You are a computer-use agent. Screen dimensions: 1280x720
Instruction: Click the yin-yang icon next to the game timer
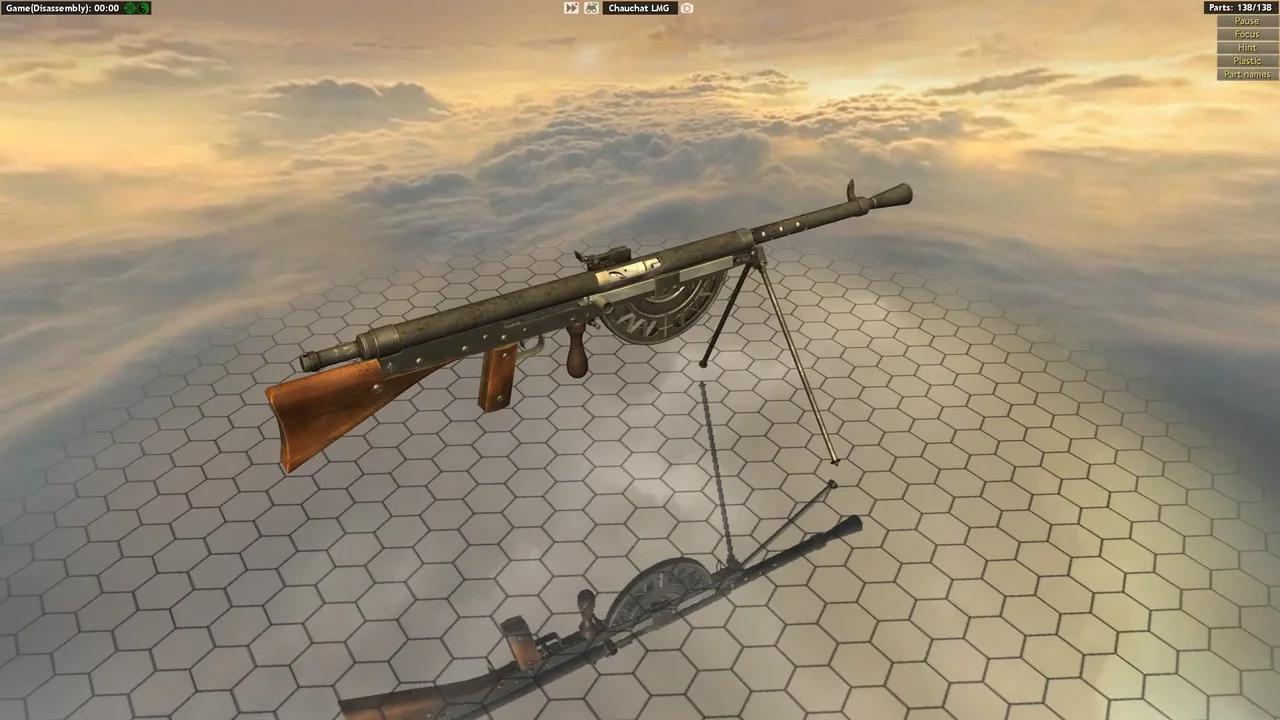pos(143,7)
